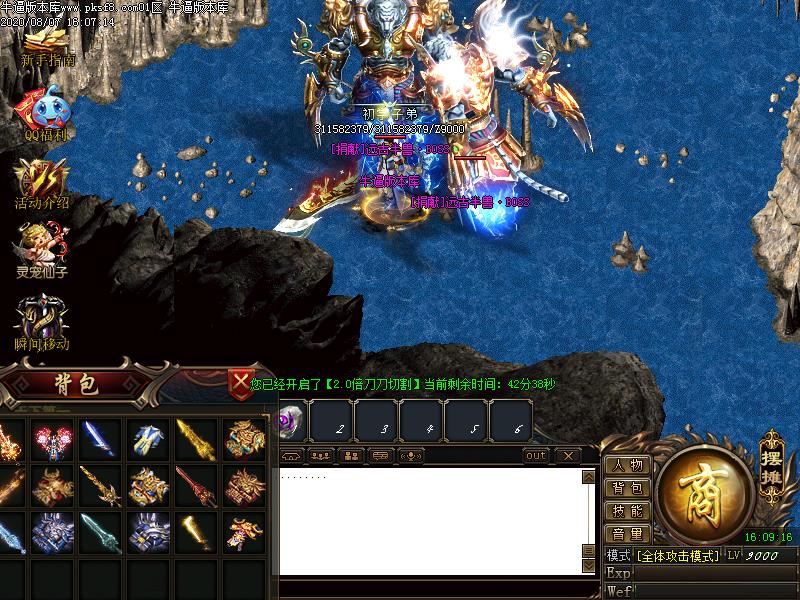Open the 人物 character panel
This screenshot has height=600, width=800.
pyautogui.click(x=628, y=465)
